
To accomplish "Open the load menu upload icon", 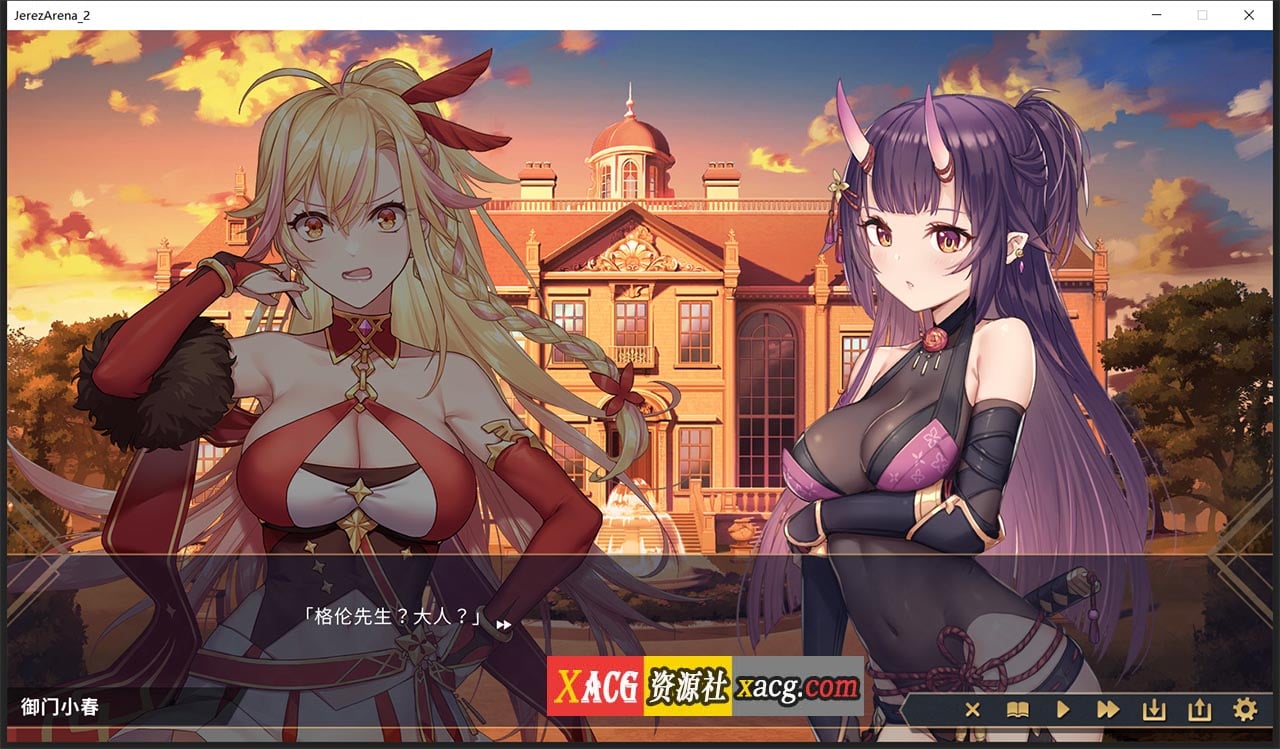I will coord(1198,710).
